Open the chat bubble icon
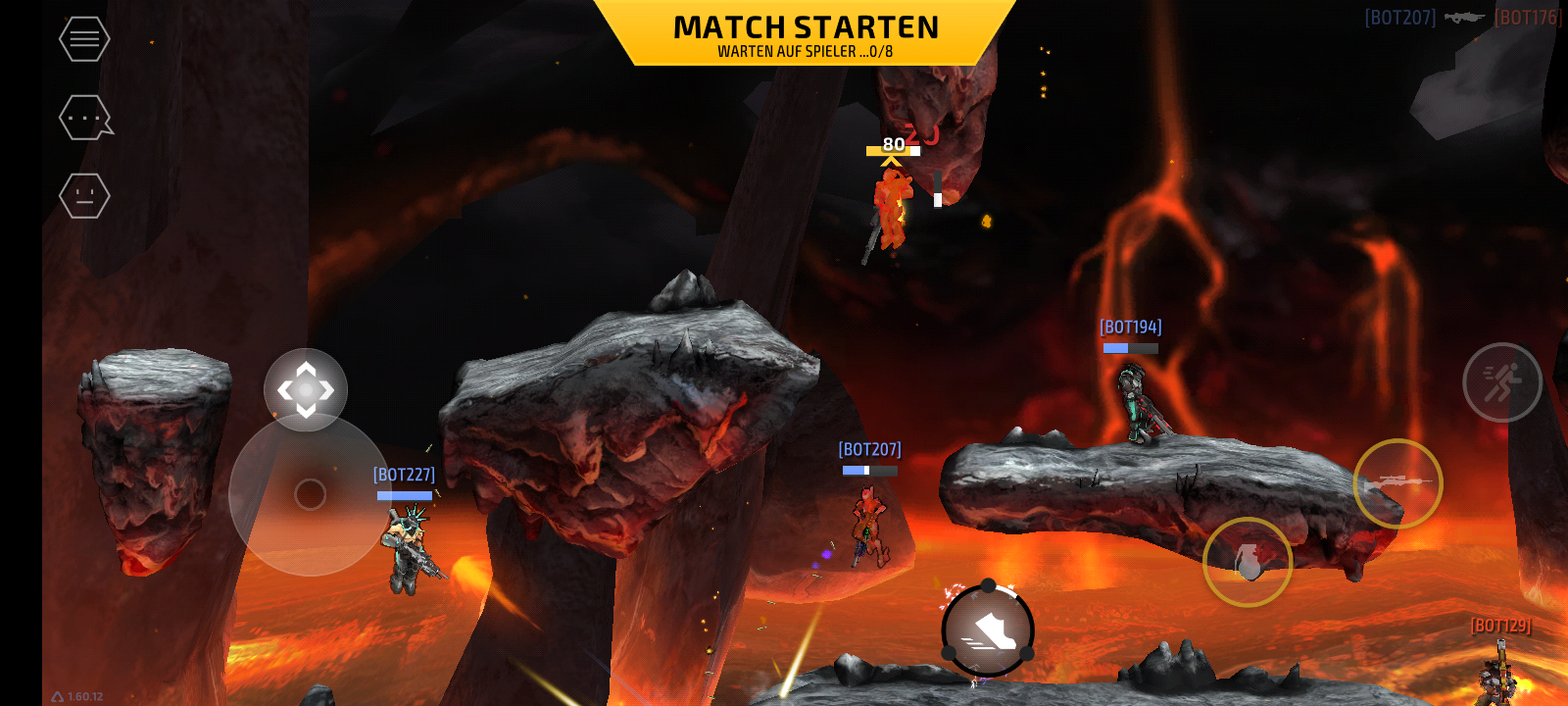1568x706 pixels. pos(85,118)
